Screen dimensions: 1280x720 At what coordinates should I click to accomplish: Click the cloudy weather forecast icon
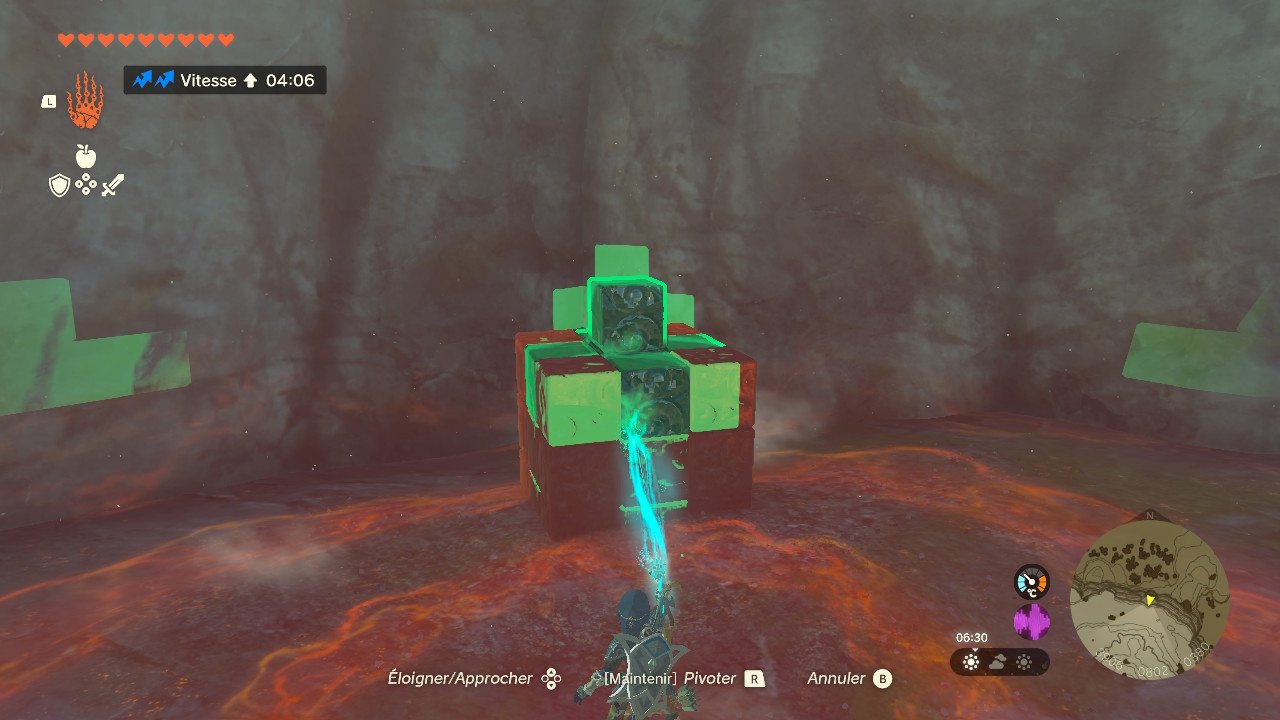click(x=998, y=662)
